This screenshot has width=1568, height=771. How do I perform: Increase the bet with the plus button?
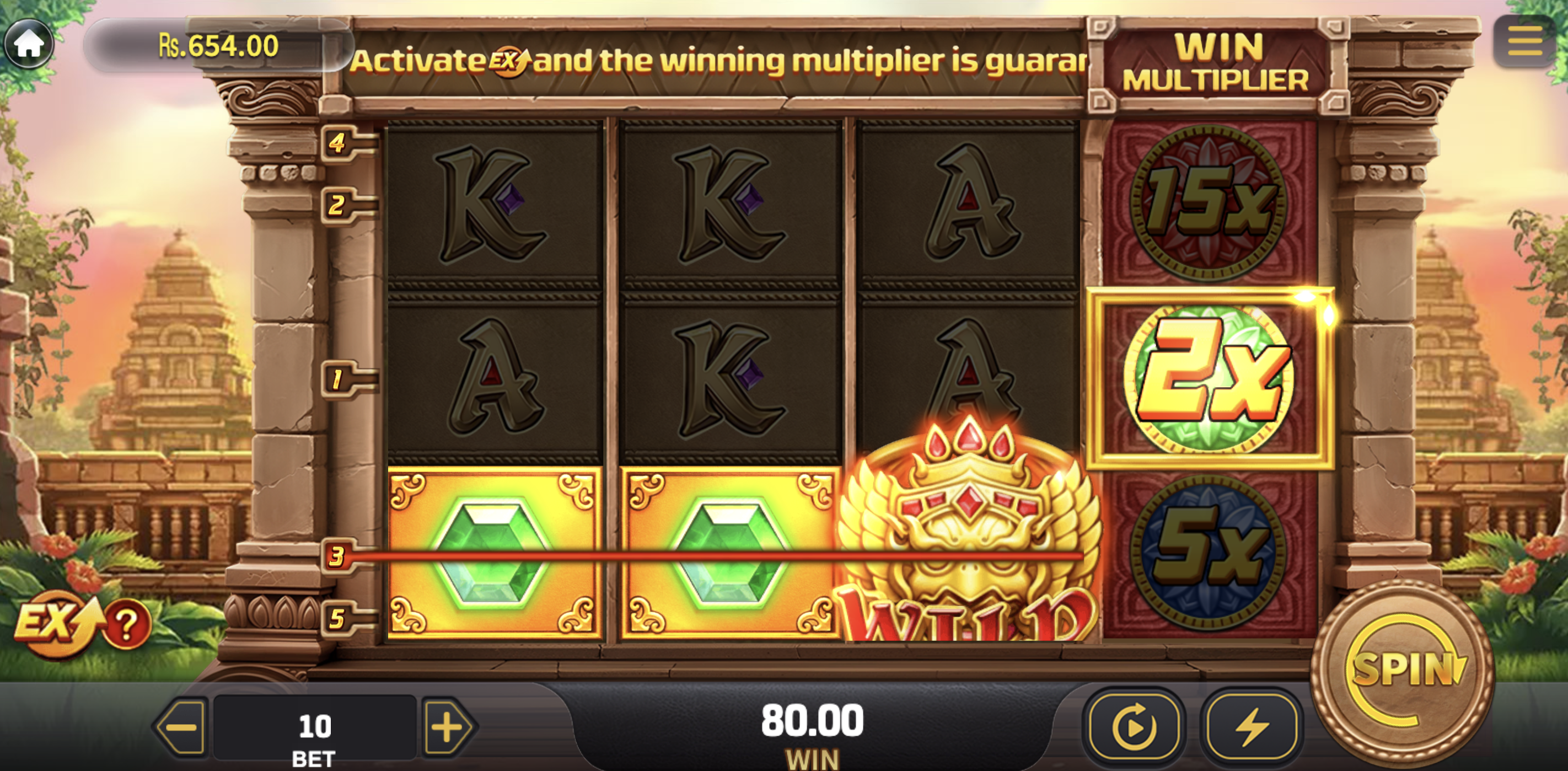tap(447, 727)
